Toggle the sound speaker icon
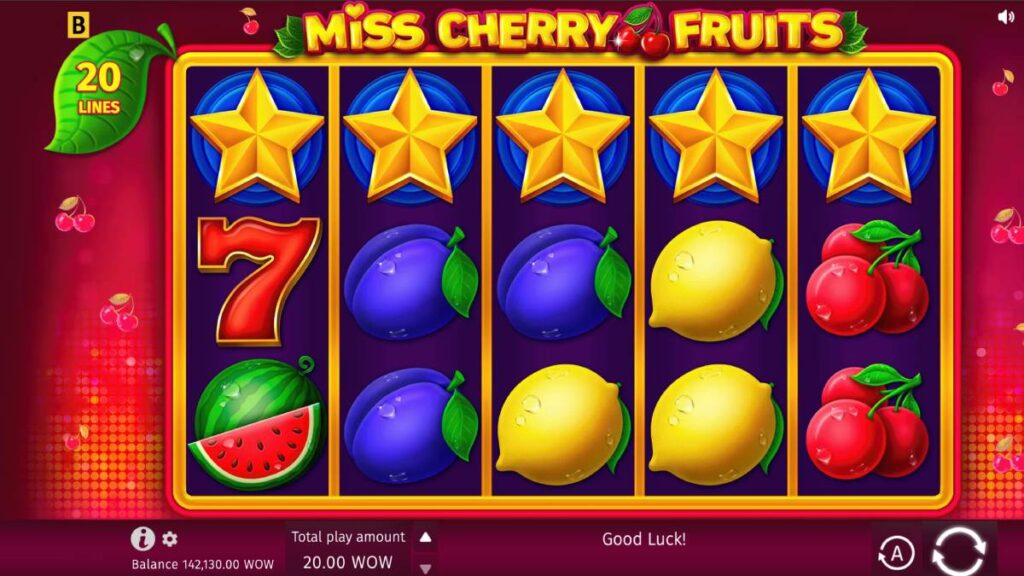The height and width of the screenshot is (576, 1024). (x=1006, y=17)
